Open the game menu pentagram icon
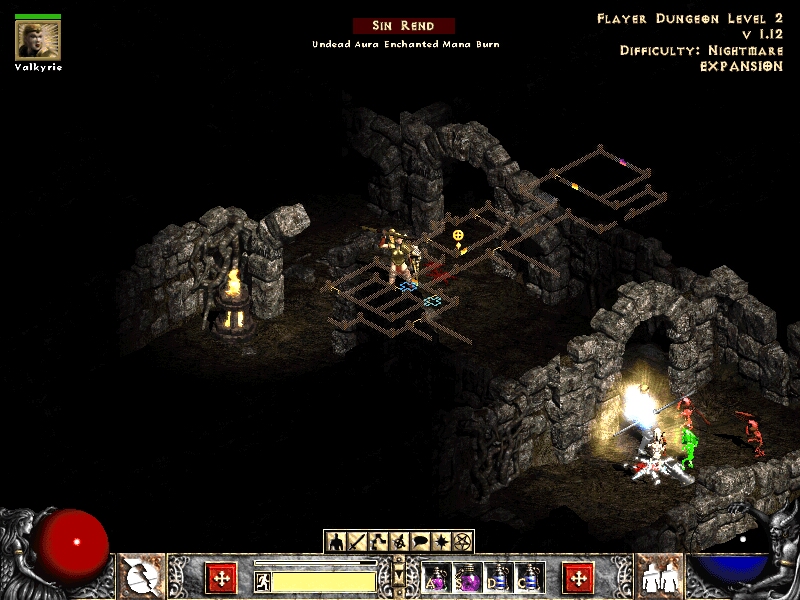The width and height of the screenshot is (800, 600). pos(462,542)
